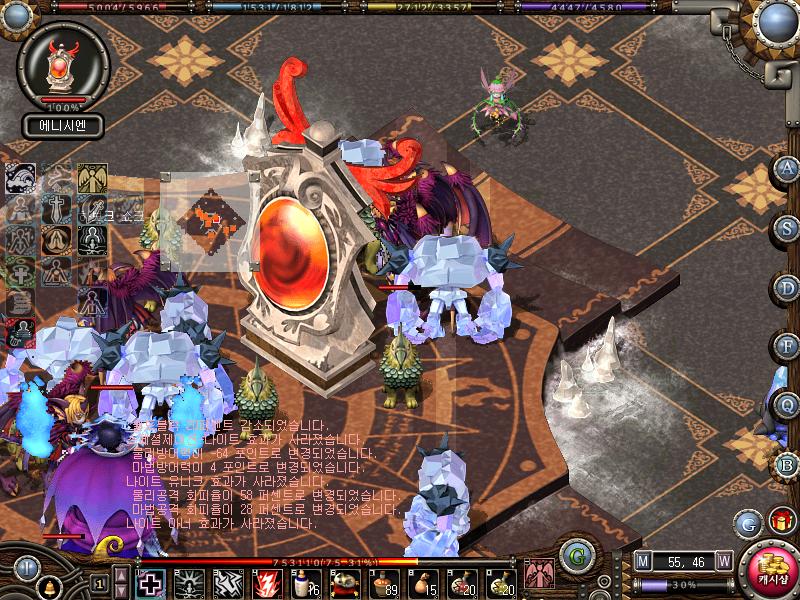Click the W button beside the coordinates
Viewport: 800px width, 600px height.
723,561
